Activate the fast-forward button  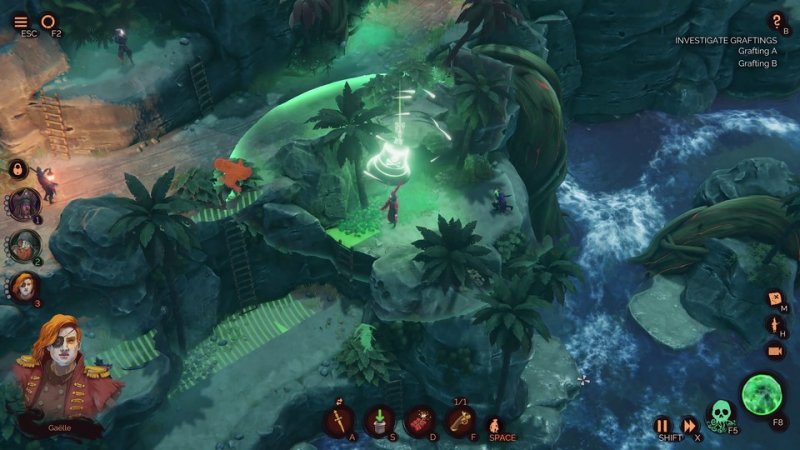tap(689, 425)
